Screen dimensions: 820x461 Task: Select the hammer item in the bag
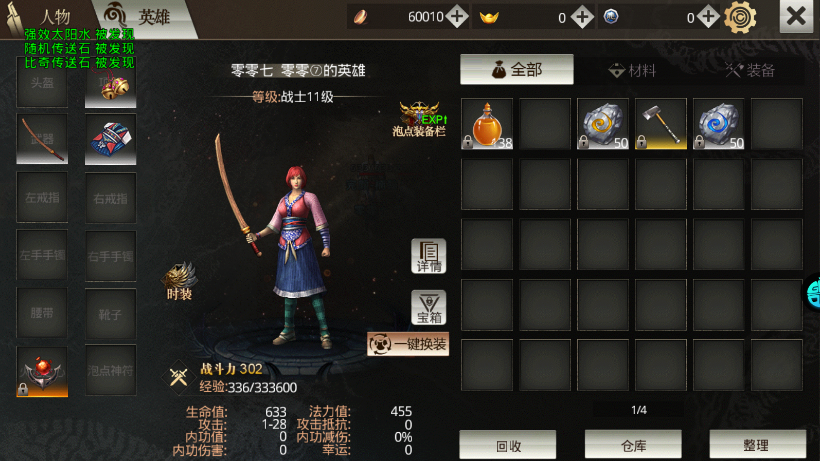[661, 124]
